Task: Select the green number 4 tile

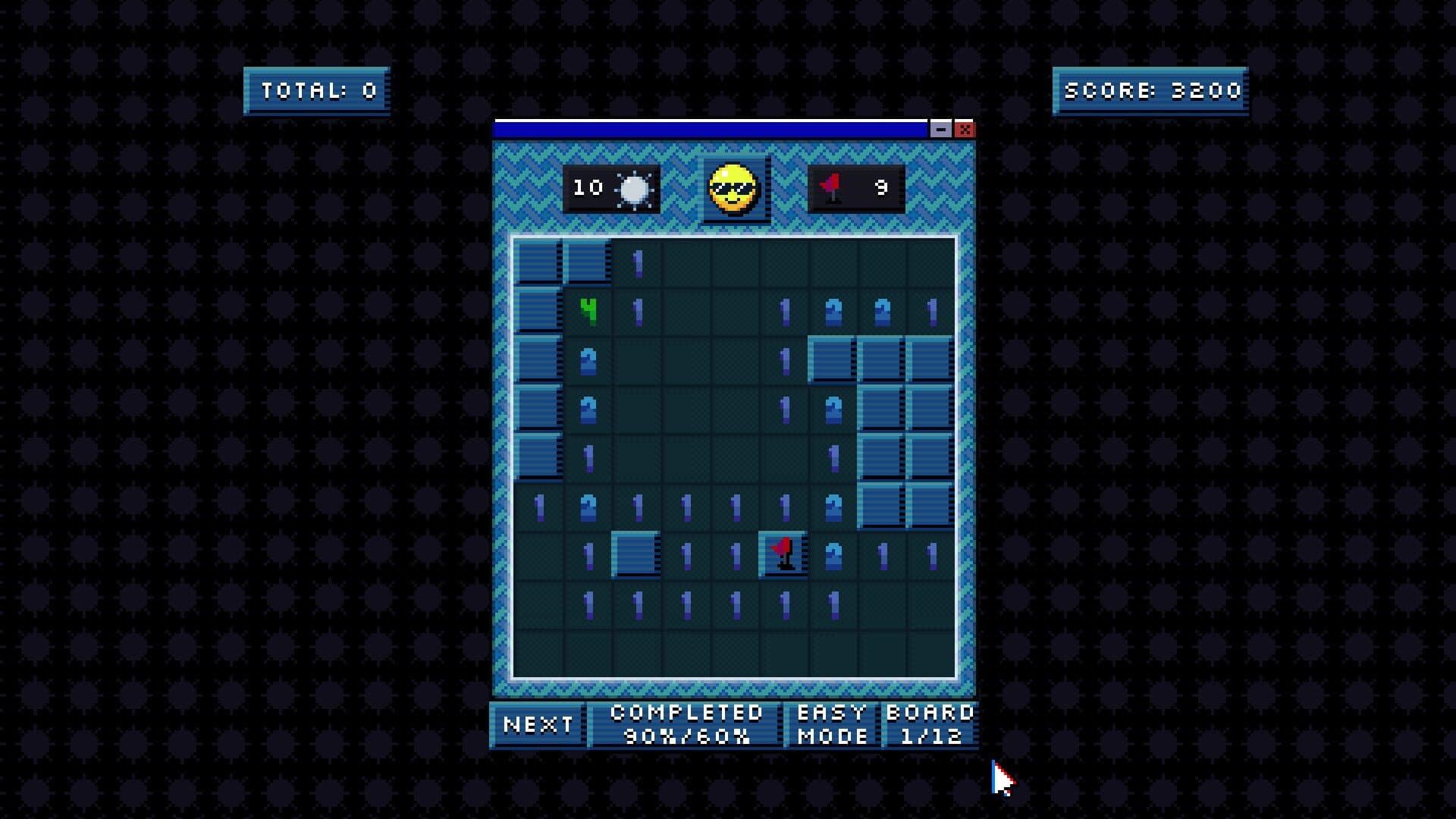Action: pyautogui.click(x=588, y=311)
